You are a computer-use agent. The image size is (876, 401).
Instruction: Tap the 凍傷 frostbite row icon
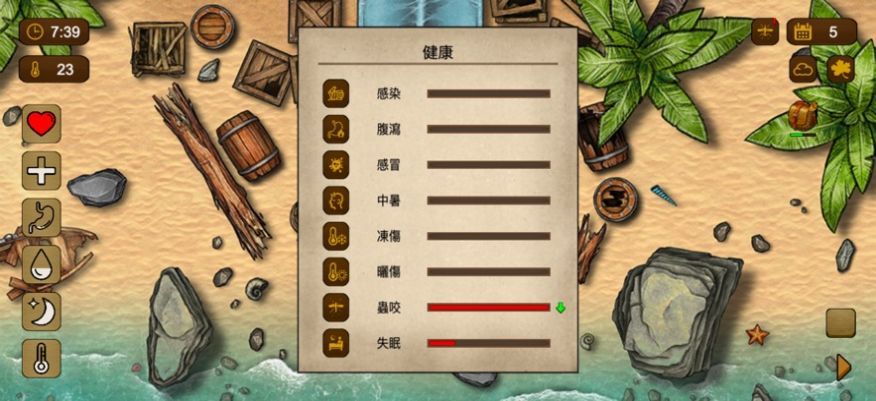coord(336,236)
